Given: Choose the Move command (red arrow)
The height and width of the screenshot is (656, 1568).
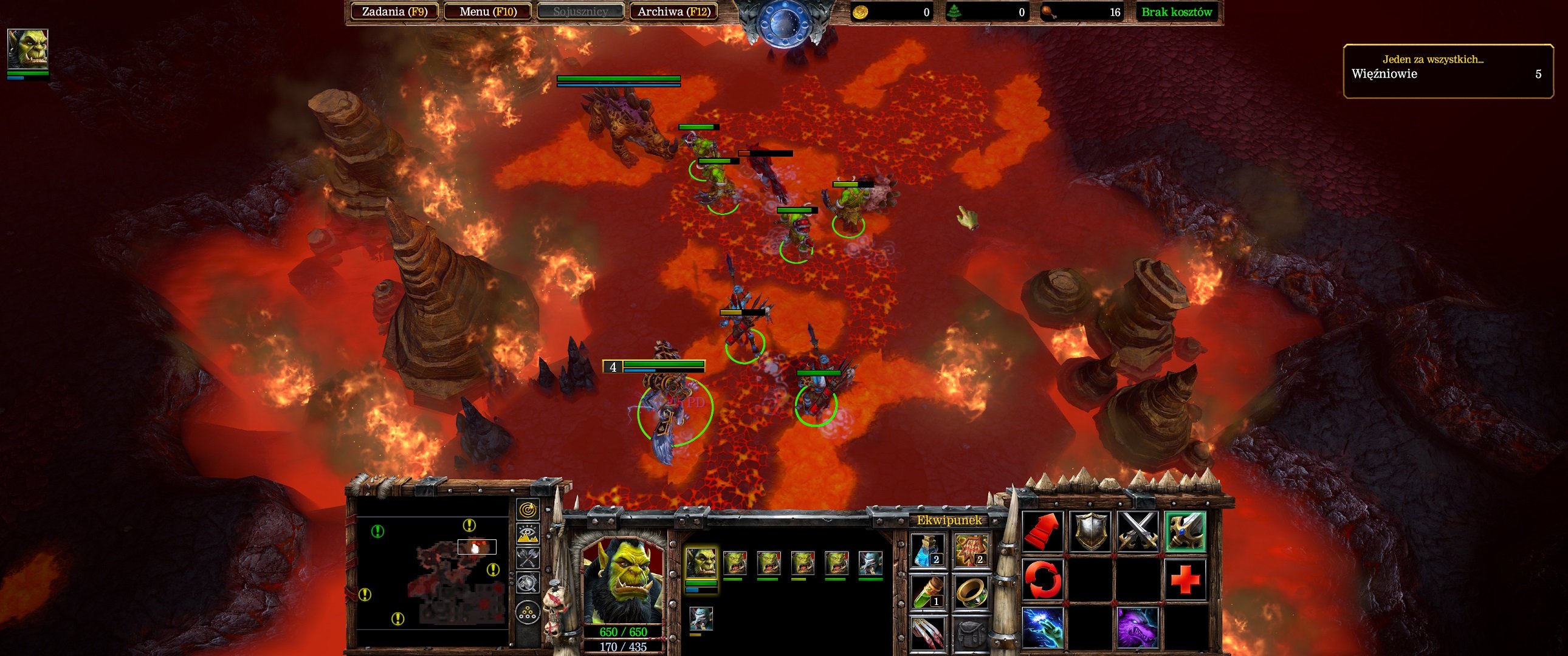Looking at the screenshot, I should 1043,531.
